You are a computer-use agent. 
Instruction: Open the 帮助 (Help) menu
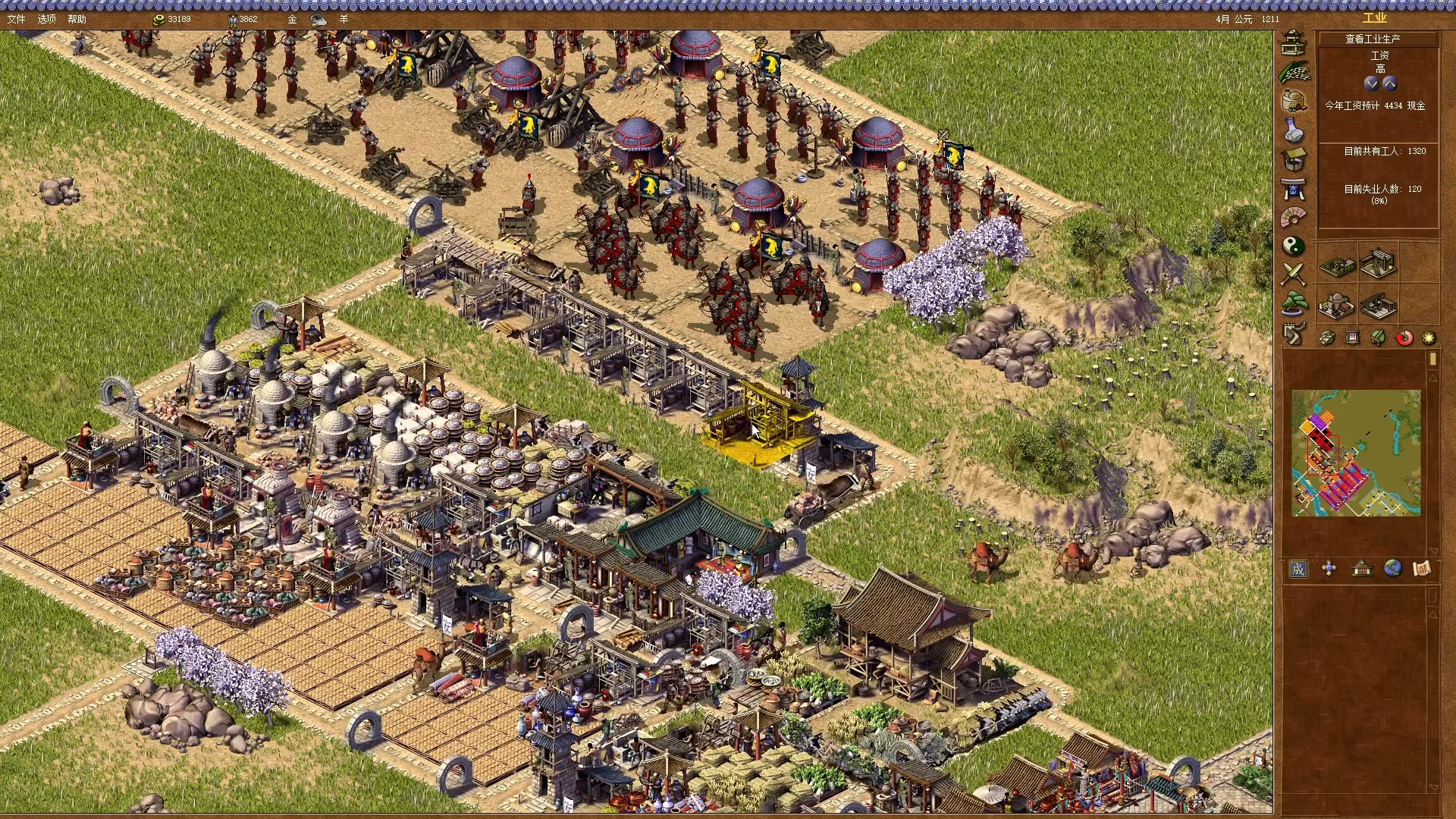(77, 19)
